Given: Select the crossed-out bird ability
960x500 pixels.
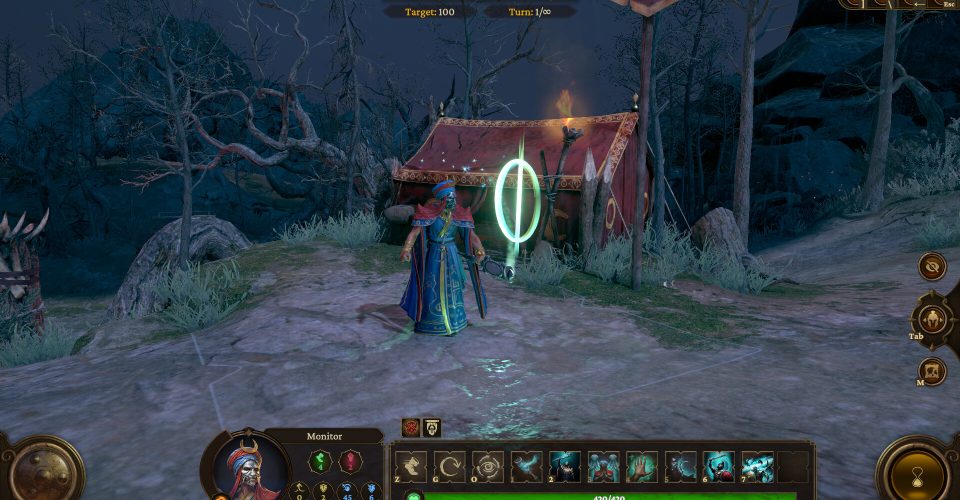Looking at the screenshot, I should (528, 467).
